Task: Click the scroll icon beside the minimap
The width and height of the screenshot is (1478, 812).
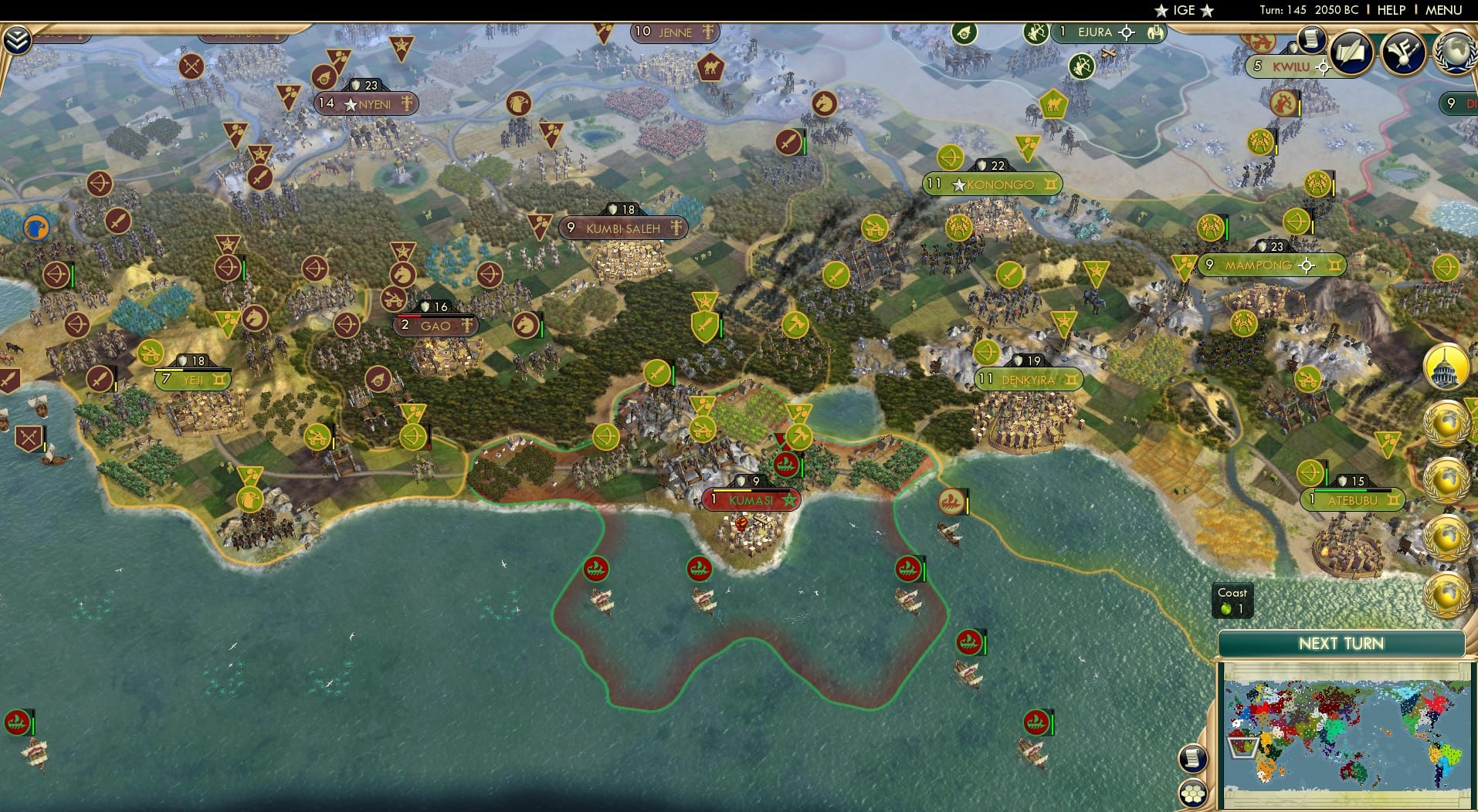Action: pos(1193,759)
